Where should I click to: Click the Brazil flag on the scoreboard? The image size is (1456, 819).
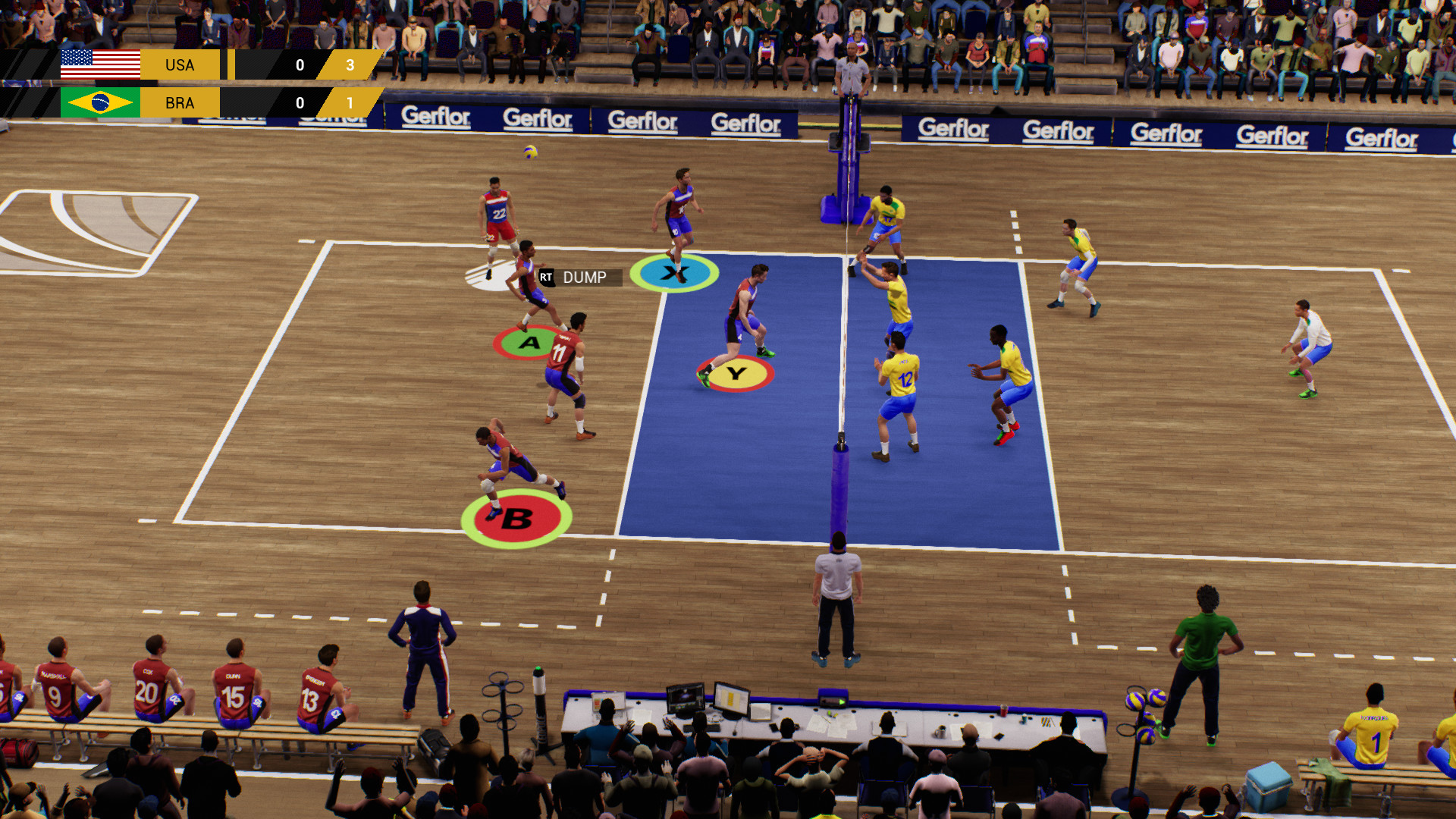(x=101, y=103)
